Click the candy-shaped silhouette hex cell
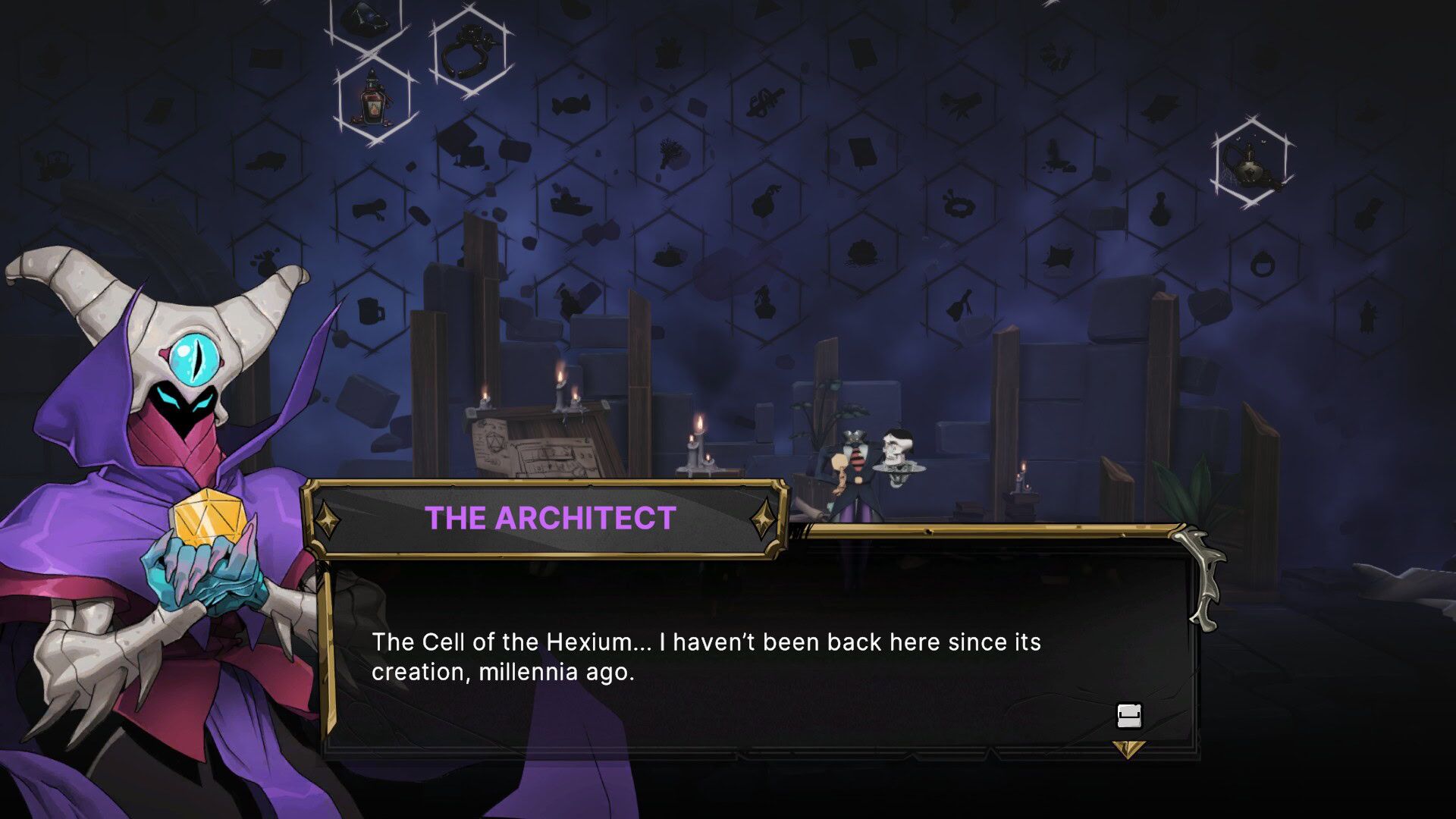Screen dimensions: 1456x819 click(570, 106)
